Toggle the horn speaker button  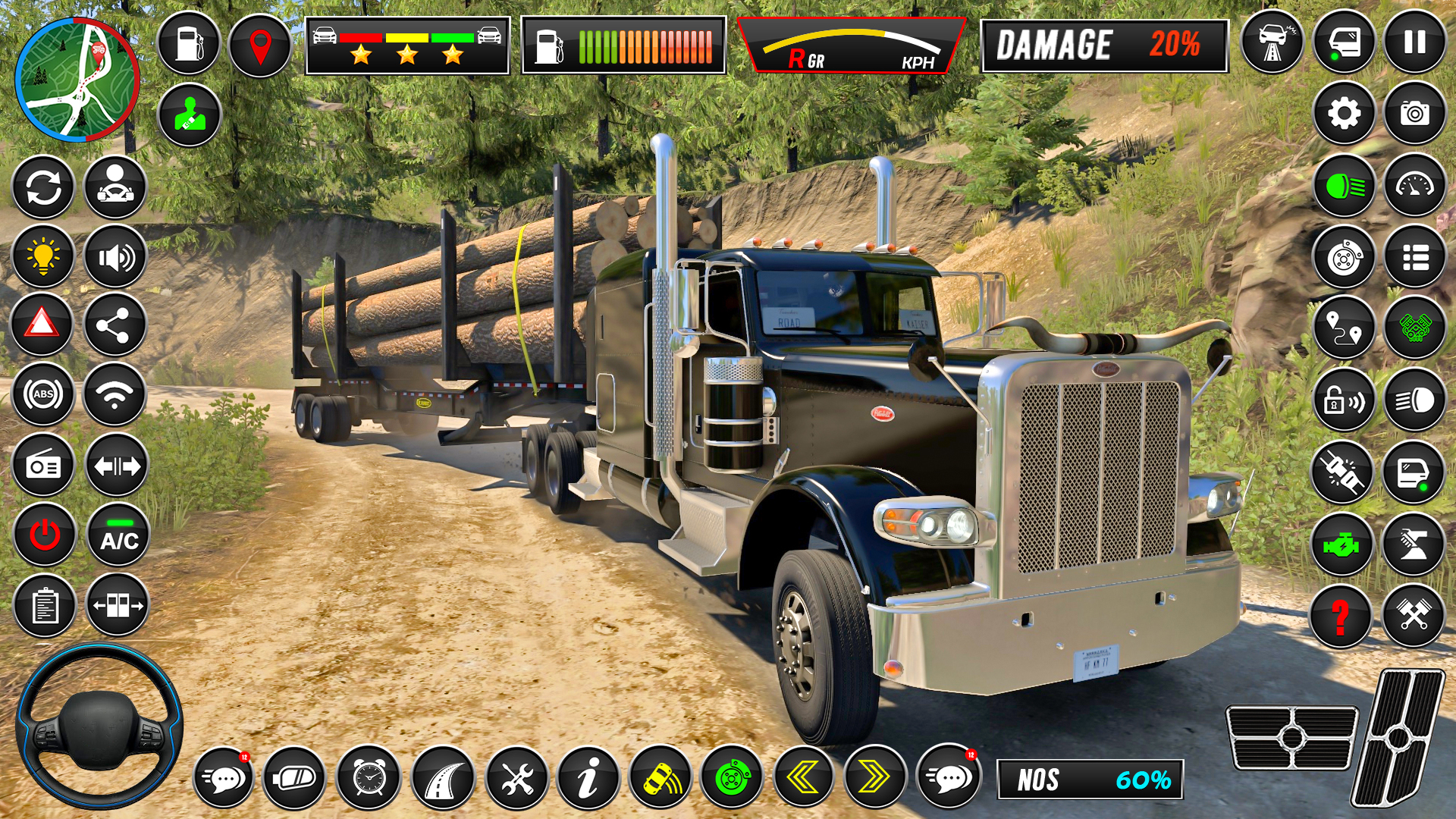115,258
